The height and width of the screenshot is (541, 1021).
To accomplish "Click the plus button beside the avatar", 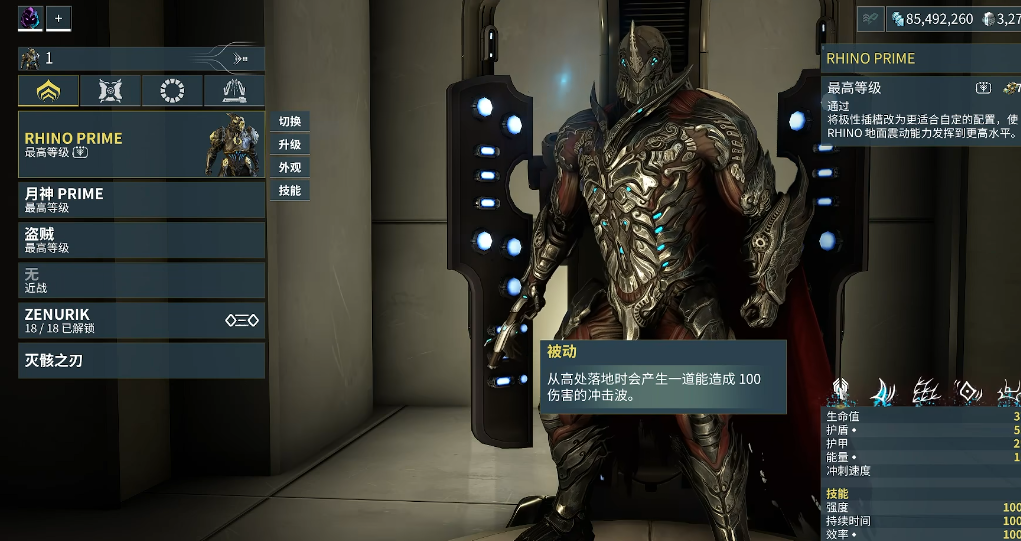I will (58, 18).
